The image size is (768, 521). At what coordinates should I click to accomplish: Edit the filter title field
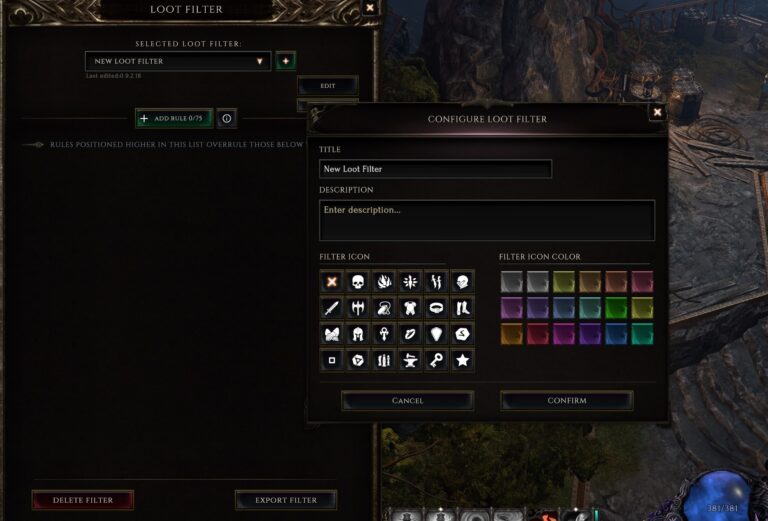click(x=435, y=169)
